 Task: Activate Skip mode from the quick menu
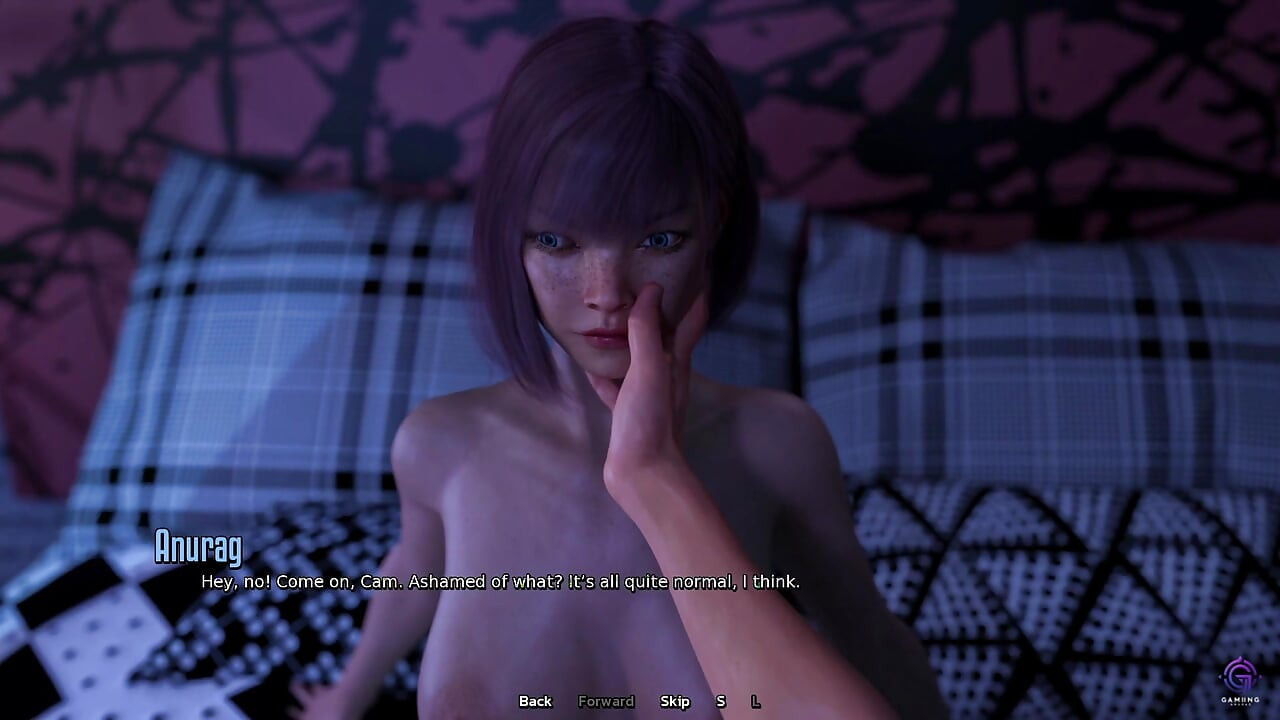click(x=675, y=702)
